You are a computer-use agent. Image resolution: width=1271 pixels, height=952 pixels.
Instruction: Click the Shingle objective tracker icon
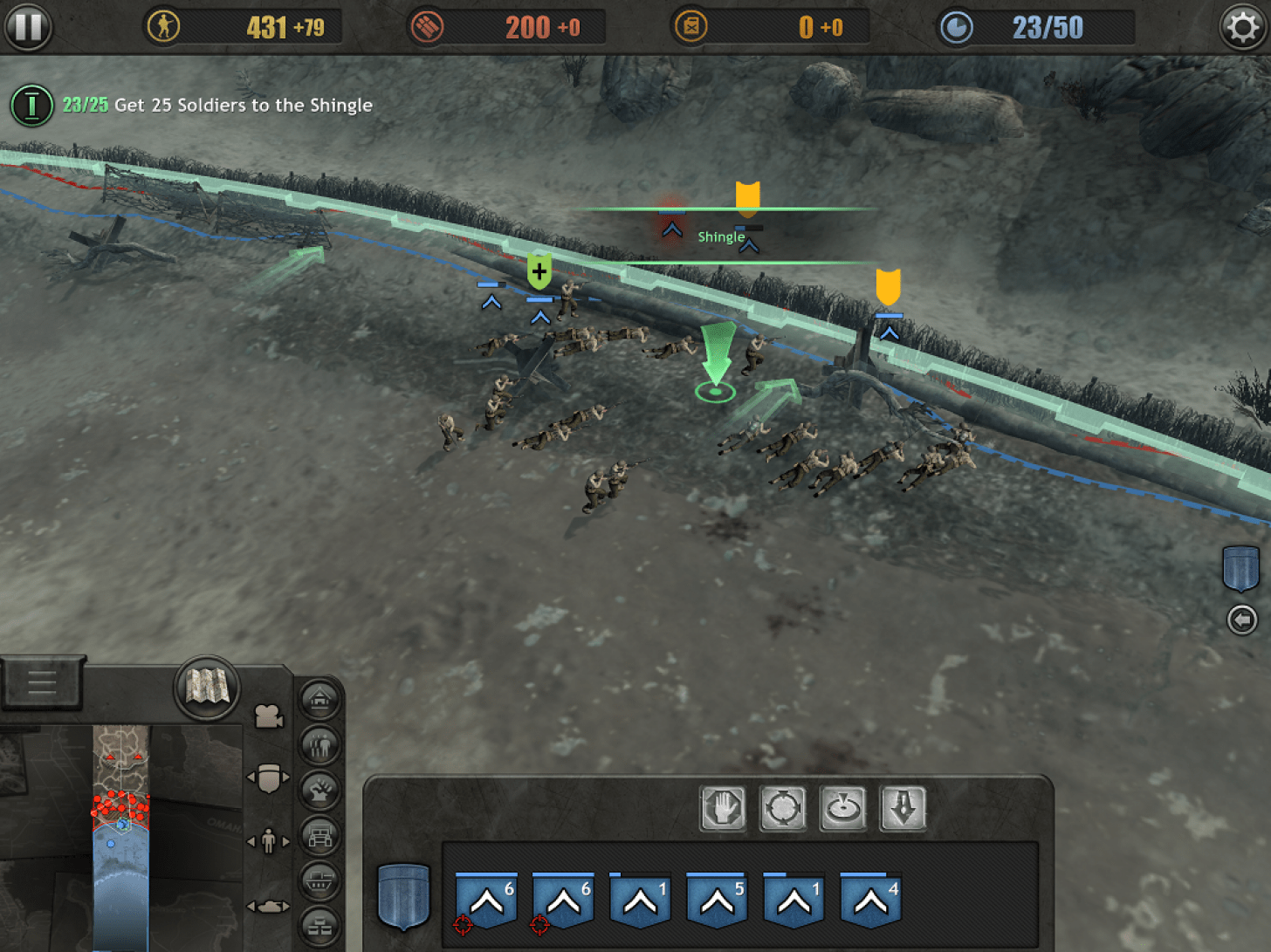click(31, 106)
